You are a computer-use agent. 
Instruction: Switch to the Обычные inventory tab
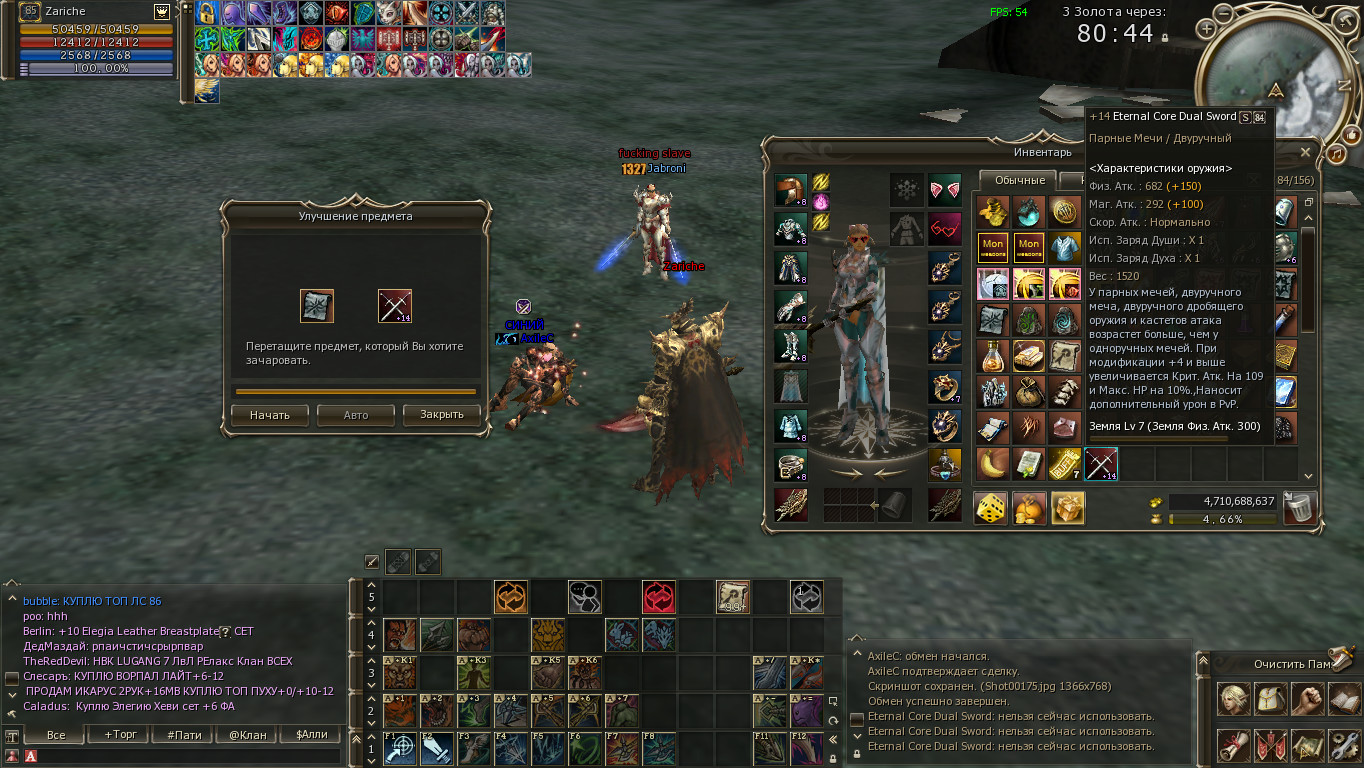(x=1020, y=180)
